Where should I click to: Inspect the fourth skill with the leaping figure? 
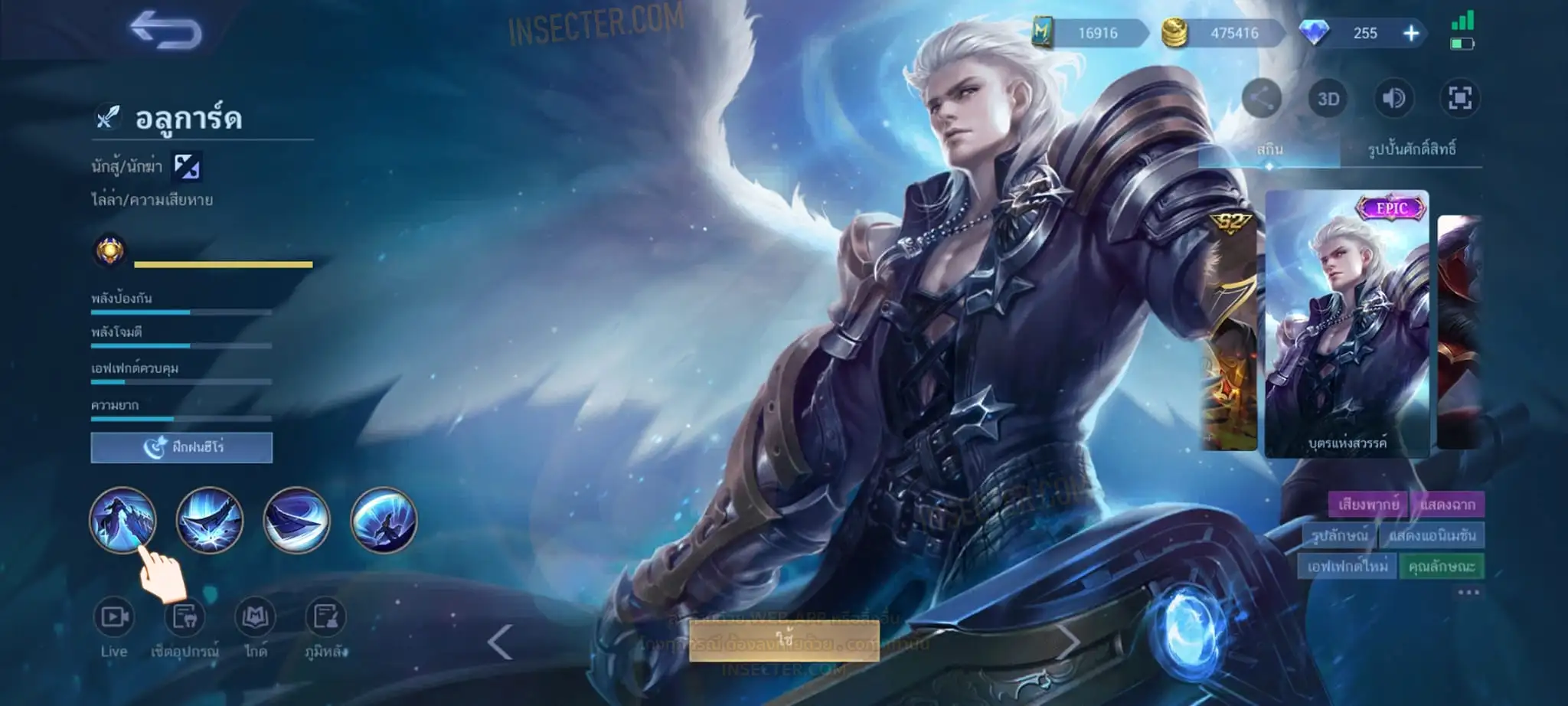(384, 520)
